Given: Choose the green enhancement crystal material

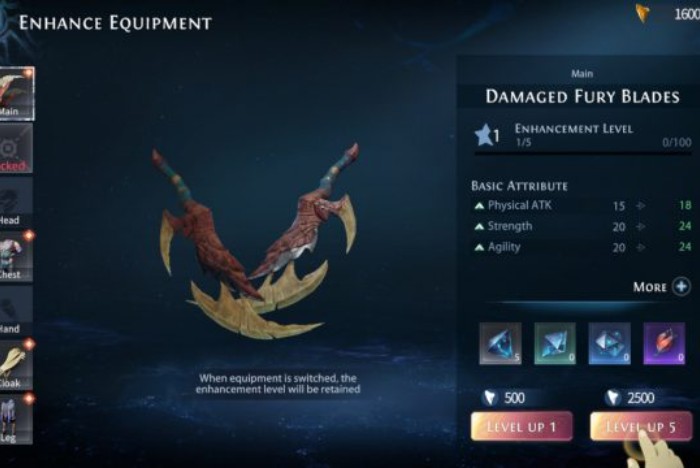Looking at the screenshot, I should click(x=555, y=343).
